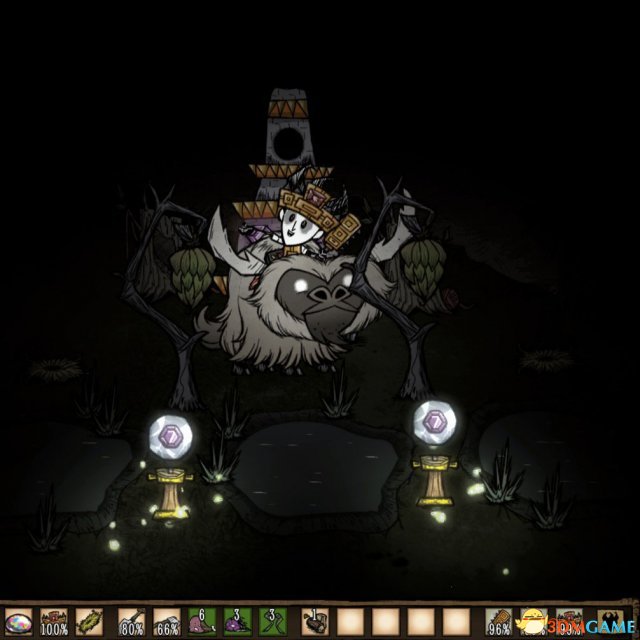Choose the tool at 80% durability
Viewport: 640px width, 640px height.
pos(130,621)
